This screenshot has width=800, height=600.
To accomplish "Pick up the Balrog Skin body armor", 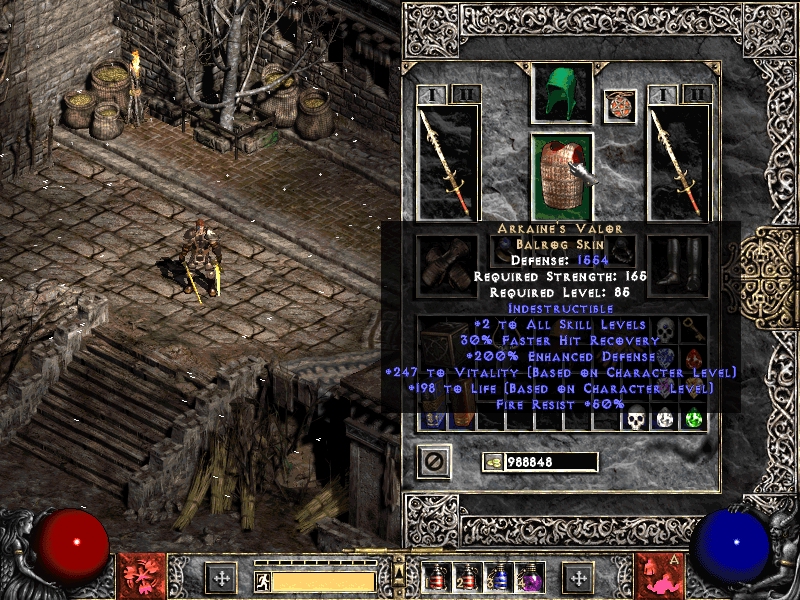I will 561,174.
